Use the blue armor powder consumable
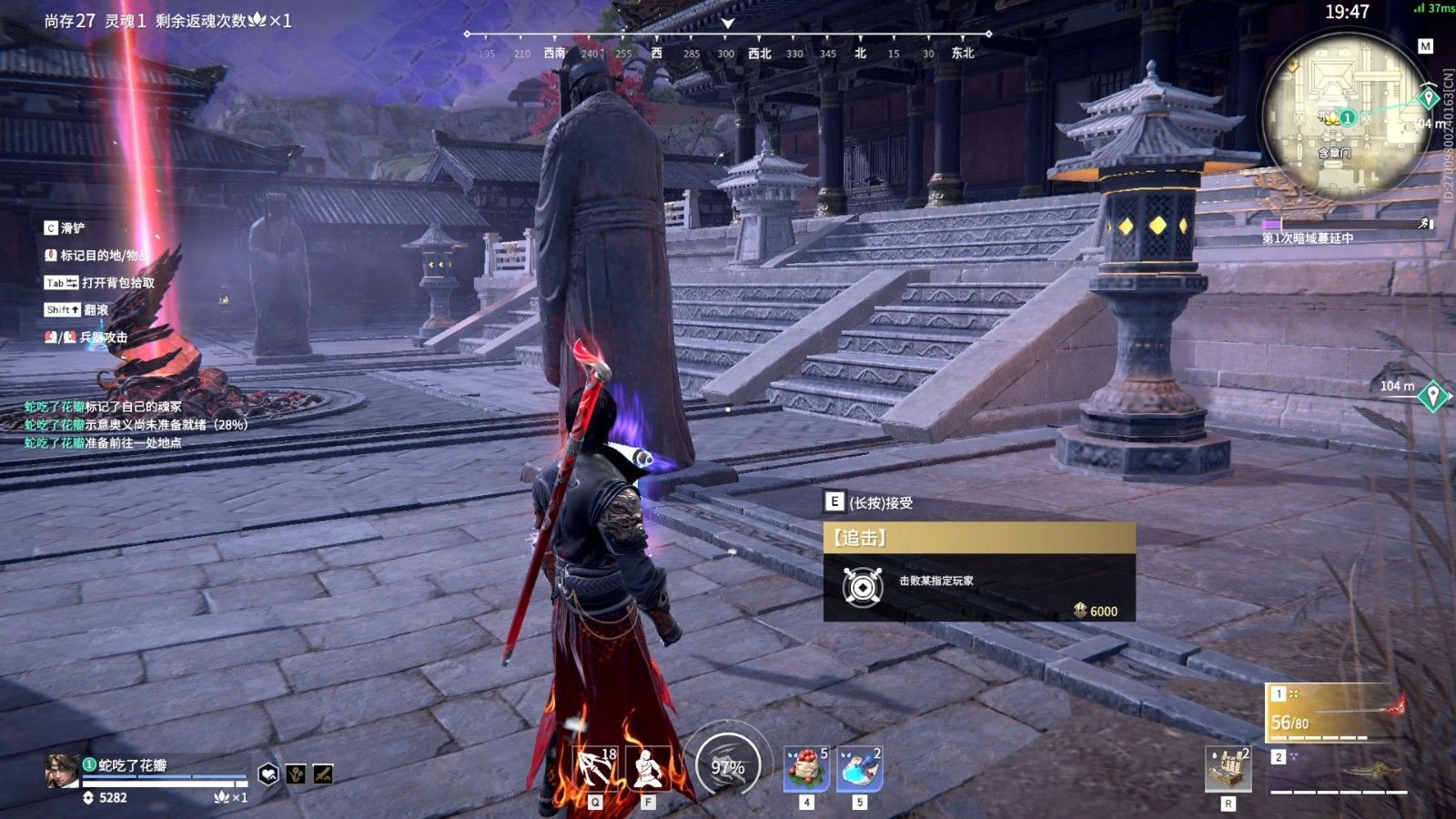 [859, 770]
